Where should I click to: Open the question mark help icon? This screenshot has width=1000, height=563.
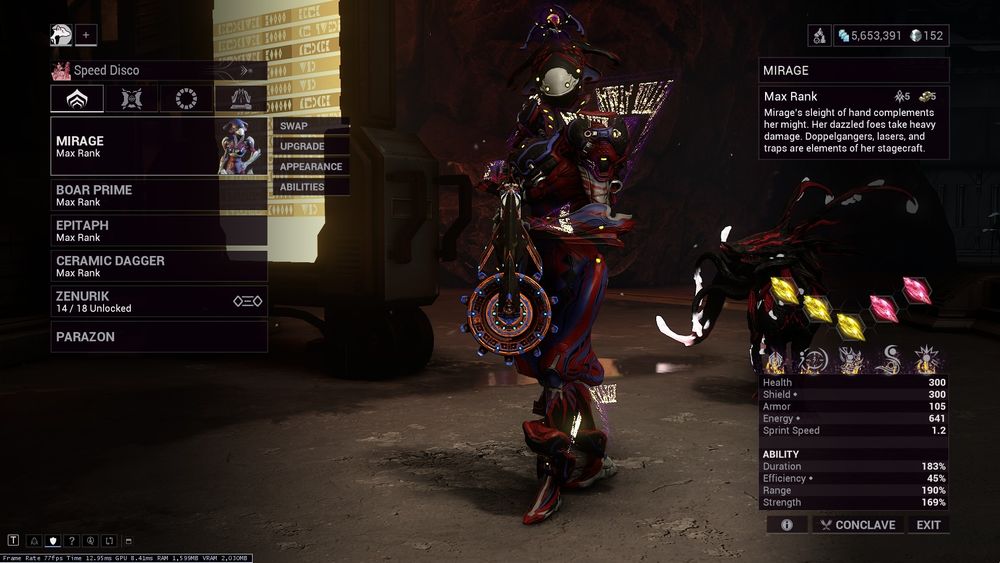pos(72,541)
